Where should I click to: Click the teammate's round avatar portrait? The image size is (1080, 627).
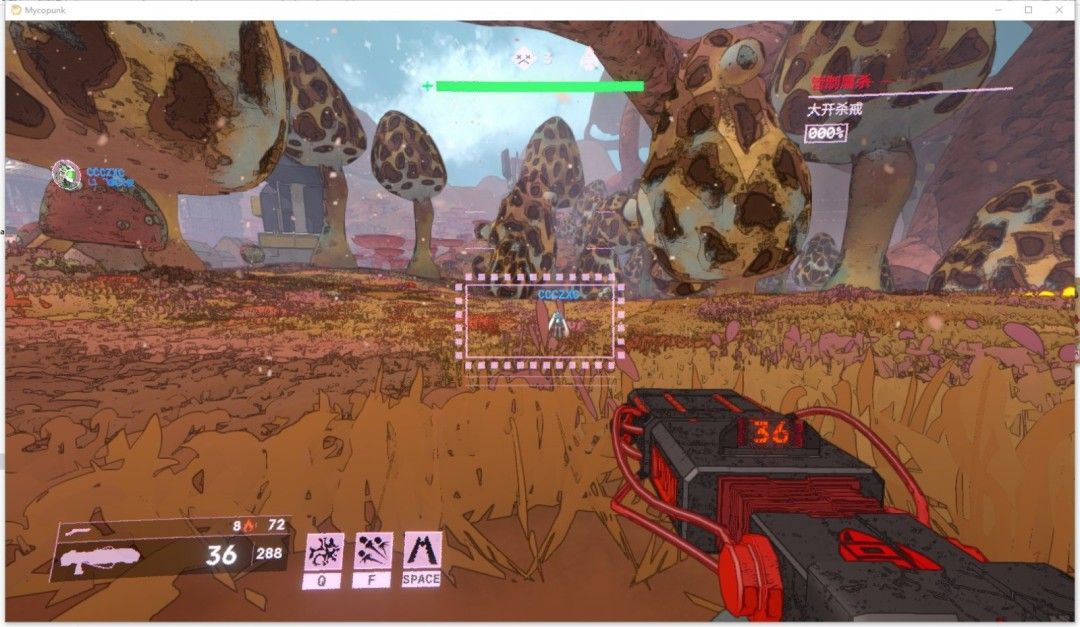(66, 174)
